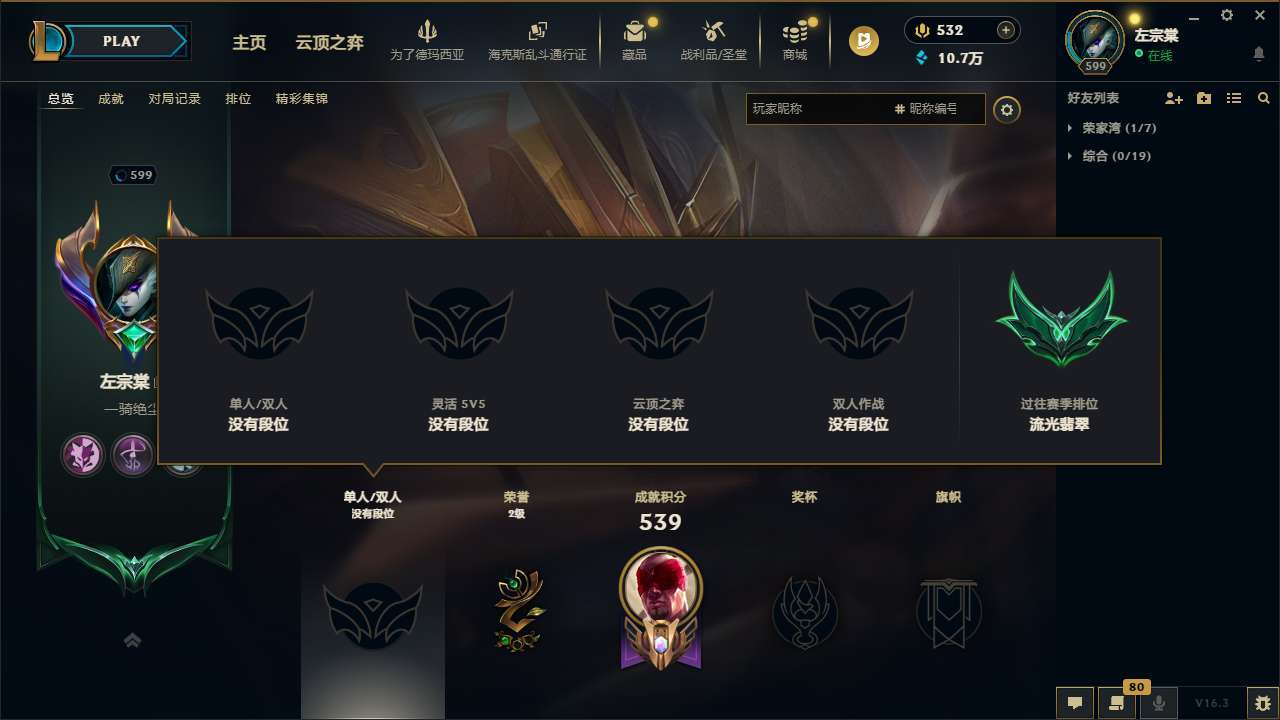Open the chat bubble icon
The height and width of the screenshot is (720, 1280).
coord(1075,703)
